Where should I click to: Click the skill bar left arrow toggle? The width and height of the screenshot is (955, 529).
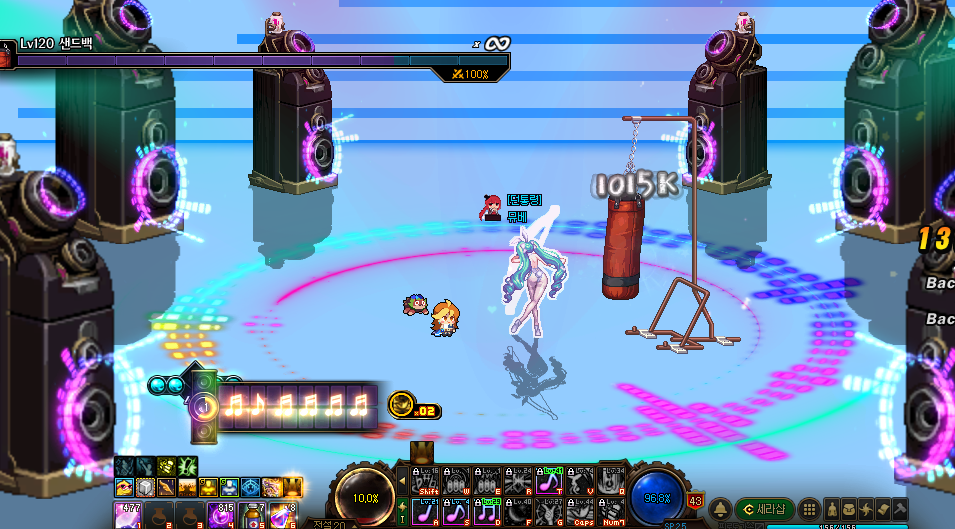tap(403, 481)
